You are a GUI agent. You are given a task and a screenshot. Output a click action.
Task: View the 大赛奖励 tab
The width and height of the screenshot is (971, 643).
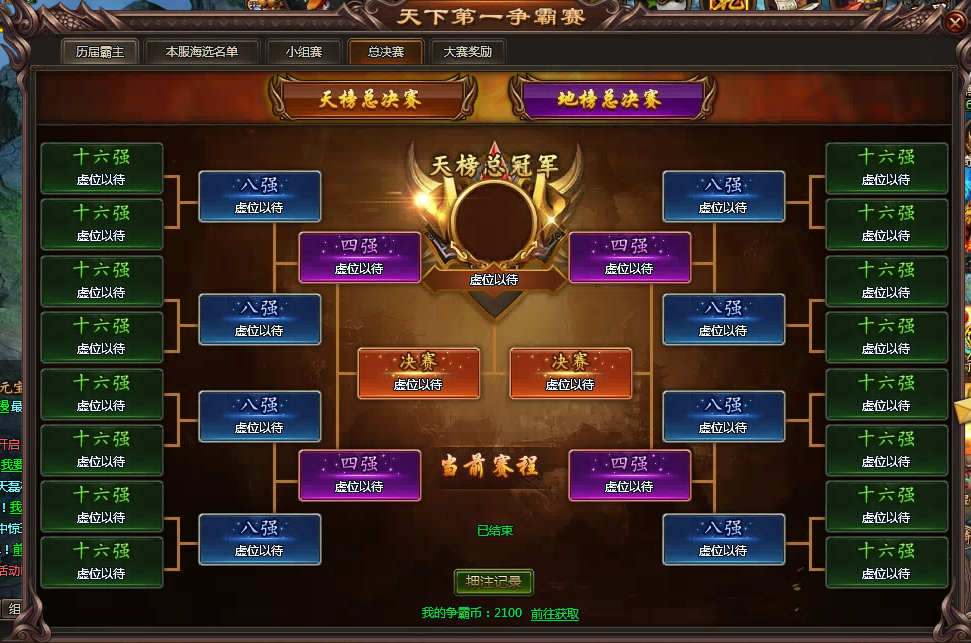(x=467, y=52)
